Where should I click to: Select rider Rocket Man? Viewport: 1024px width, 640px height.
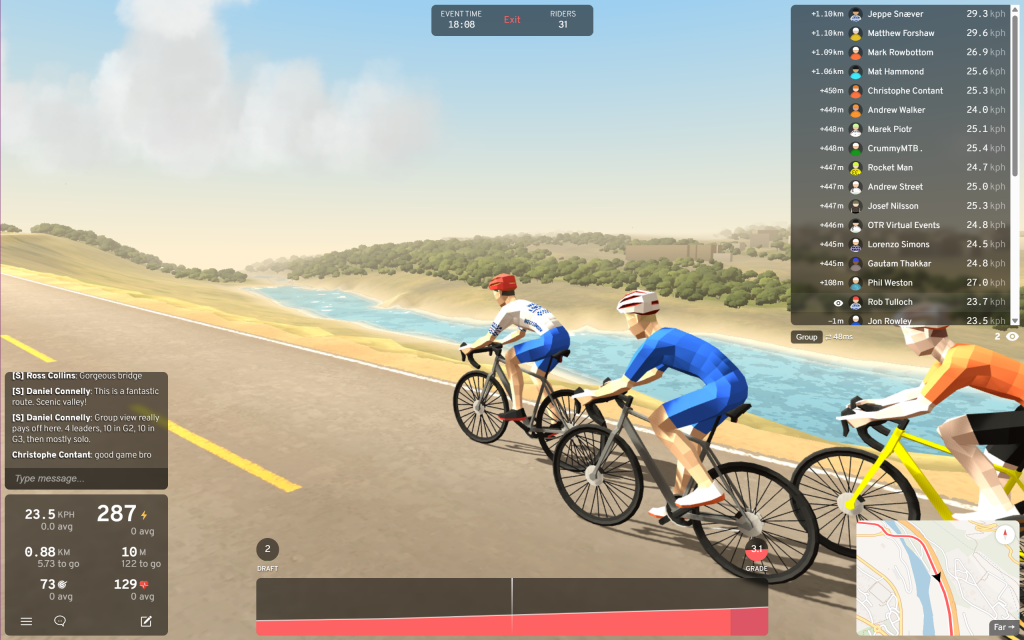889,168
